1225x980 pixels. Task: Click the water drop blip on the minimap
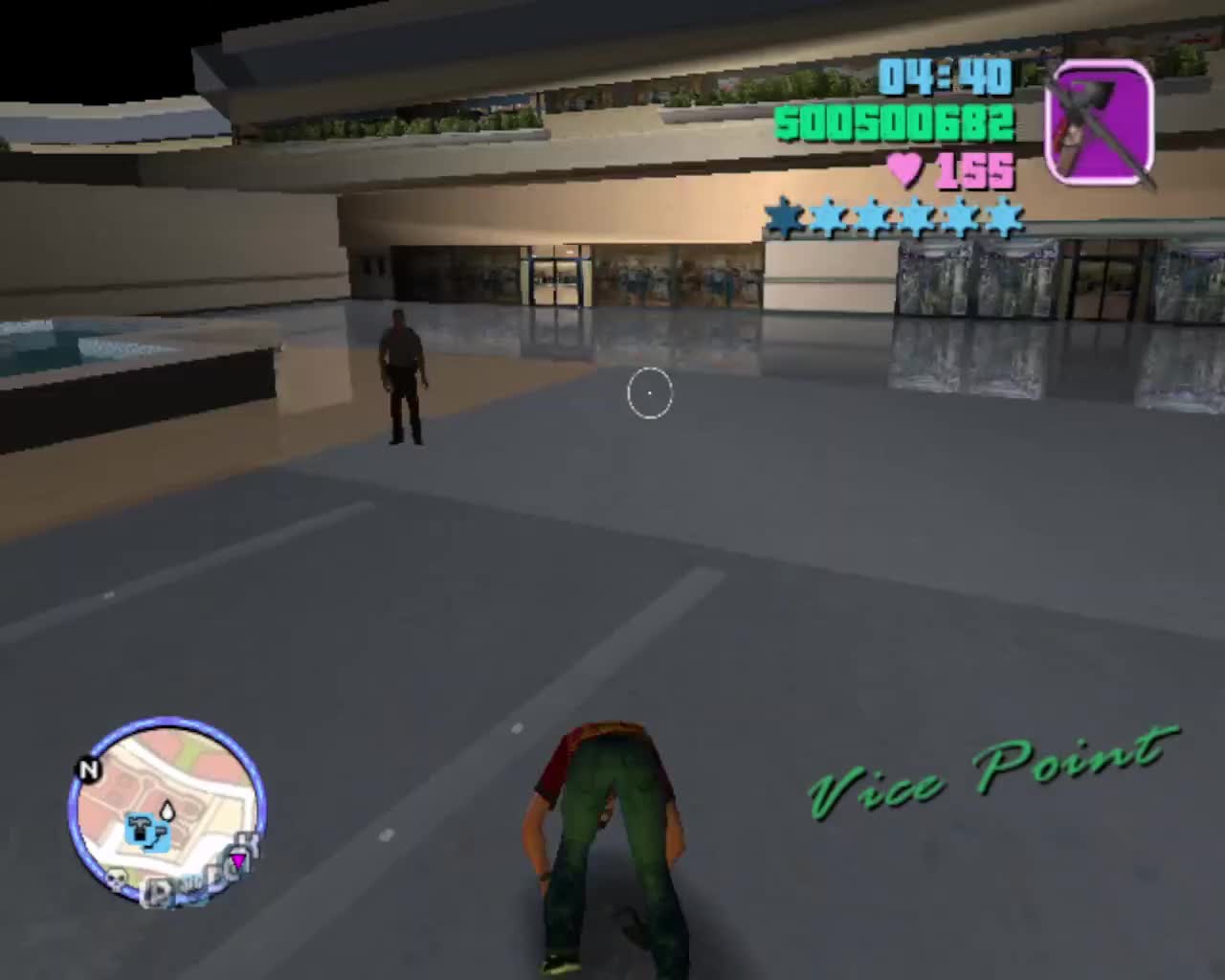click(x=167, y=810)
